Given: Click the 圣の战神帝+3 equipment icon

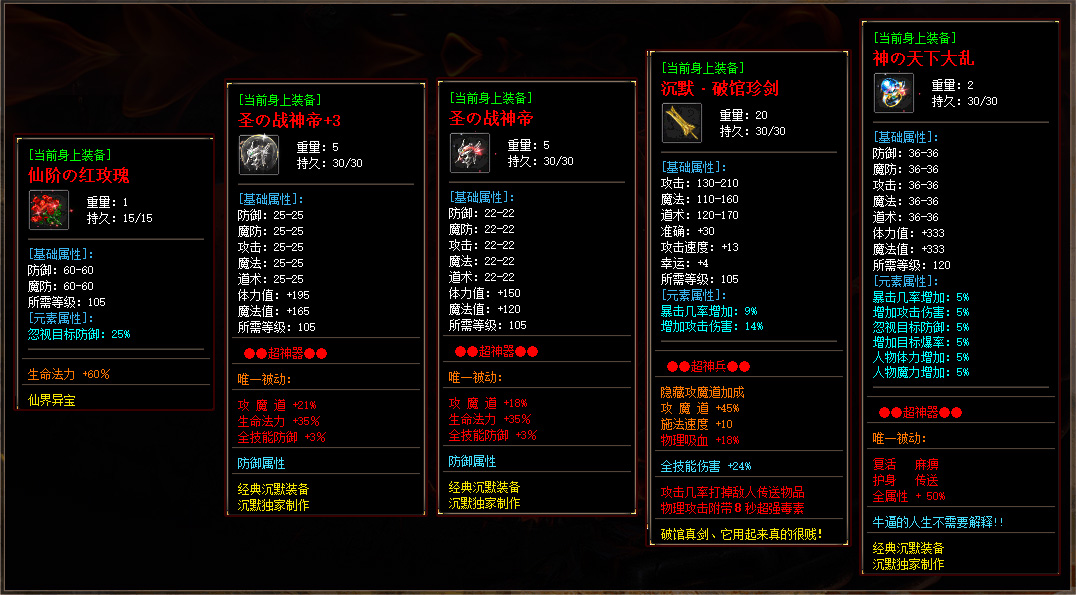Looking at the screenshot, I should pos(258,153).
